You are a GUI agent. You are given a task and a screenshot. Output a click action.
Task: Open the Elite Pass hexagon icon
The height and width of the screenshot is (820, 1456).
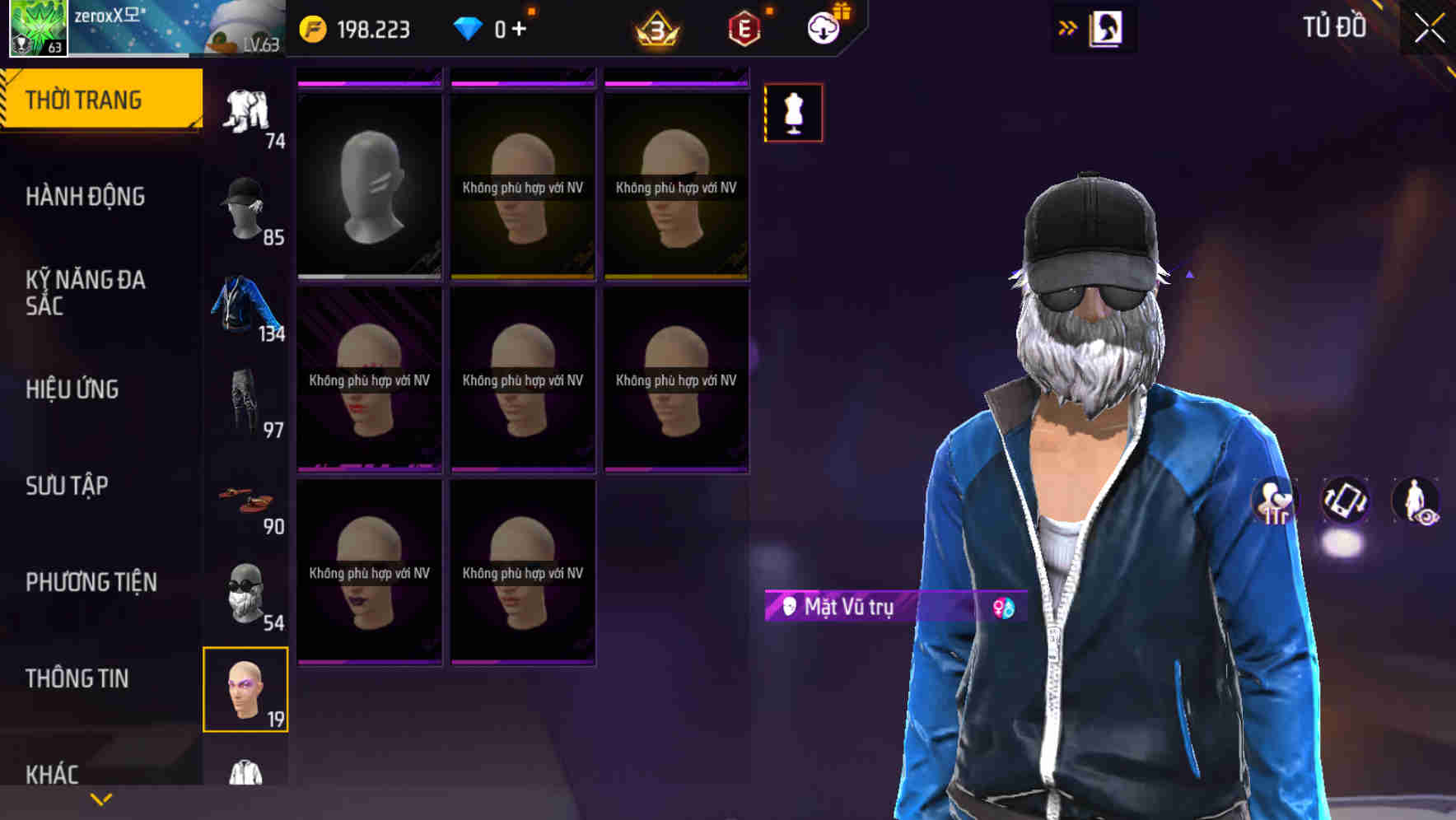(742, 28)
